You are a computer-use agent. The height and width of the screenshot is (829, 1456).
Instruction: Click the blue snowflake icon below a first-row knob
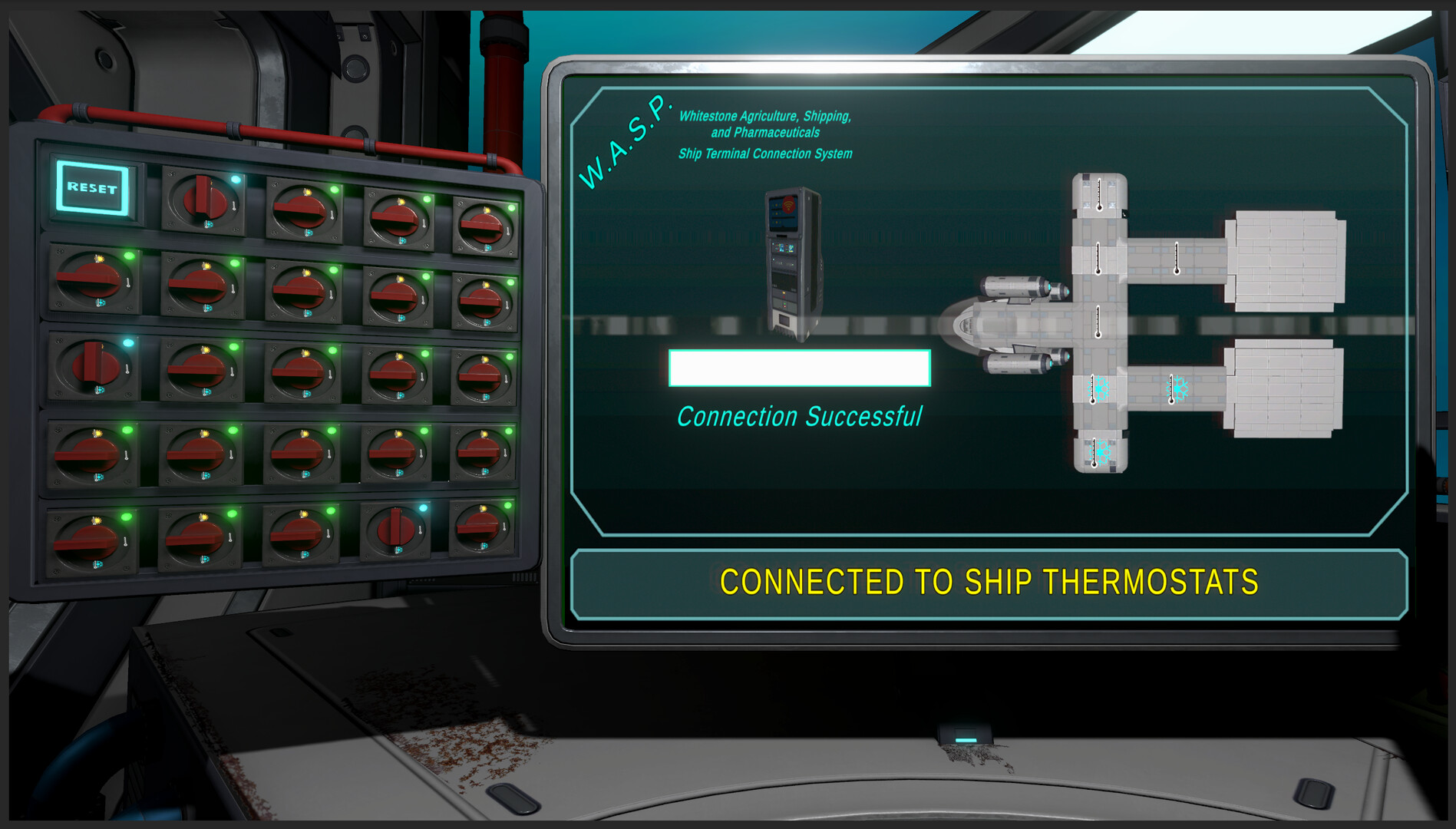(208, 223)
